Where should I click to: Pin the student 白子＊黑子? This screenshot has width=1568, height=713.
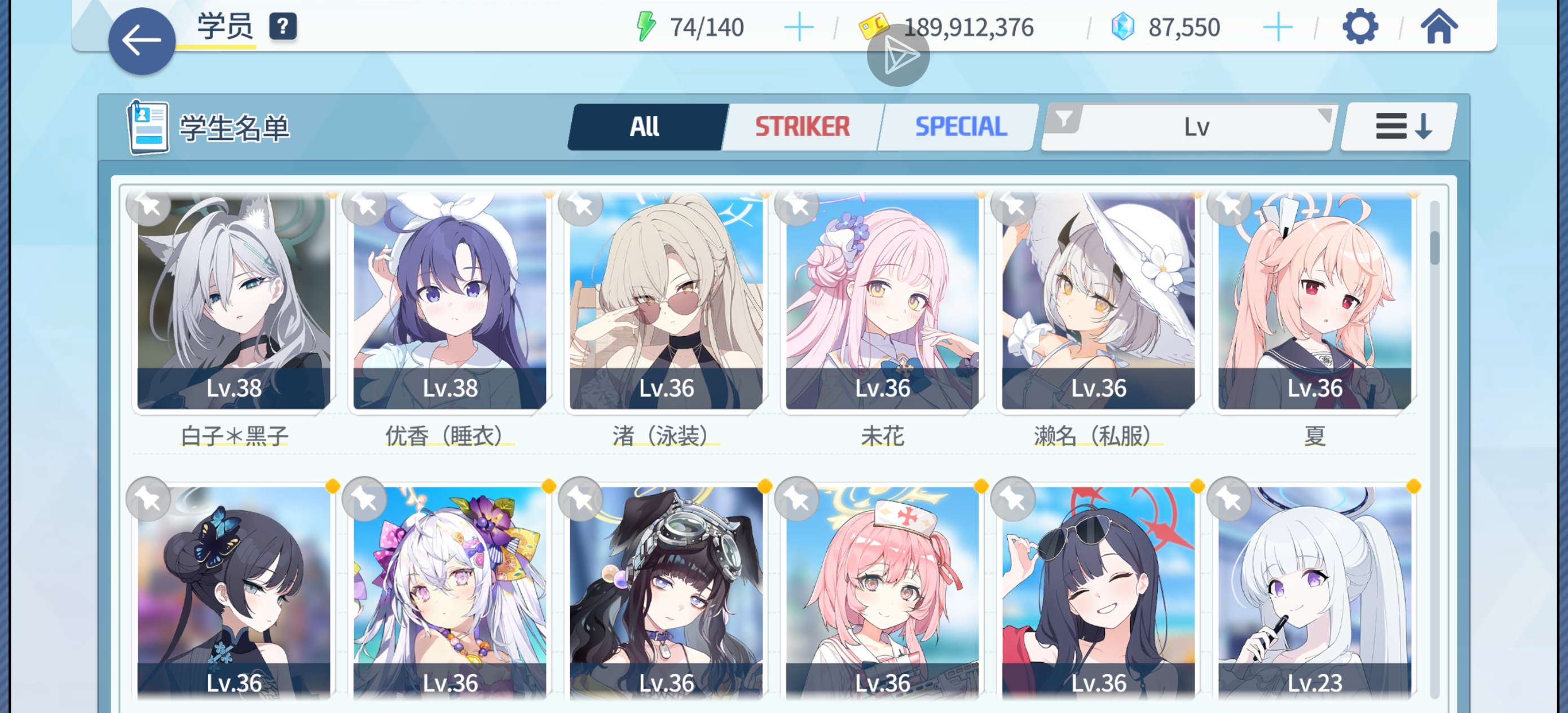149,207
